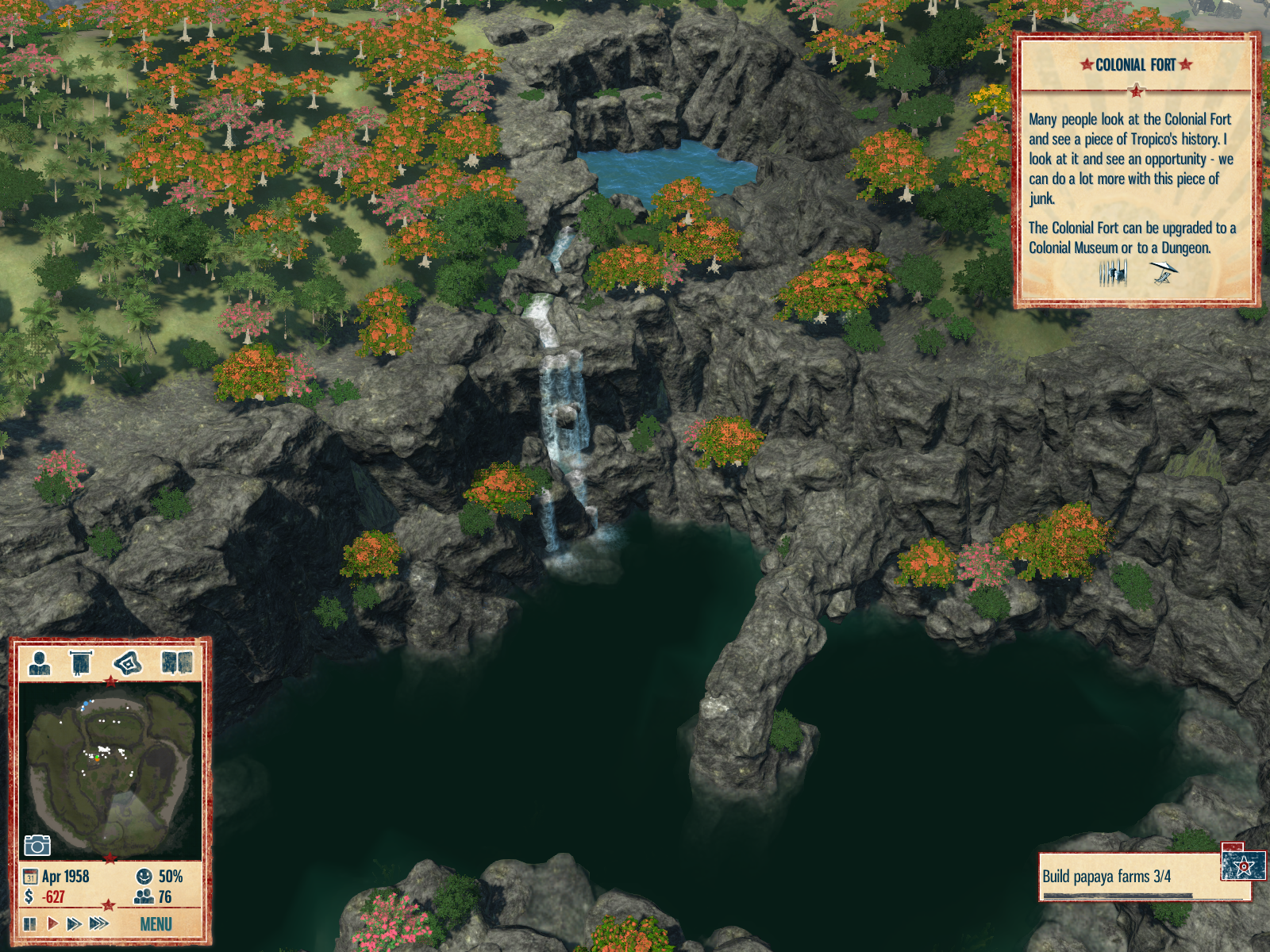The image size is (1270, 952).
Task: Switch to double fast-forward speed
Action: [x=75, y=924]
